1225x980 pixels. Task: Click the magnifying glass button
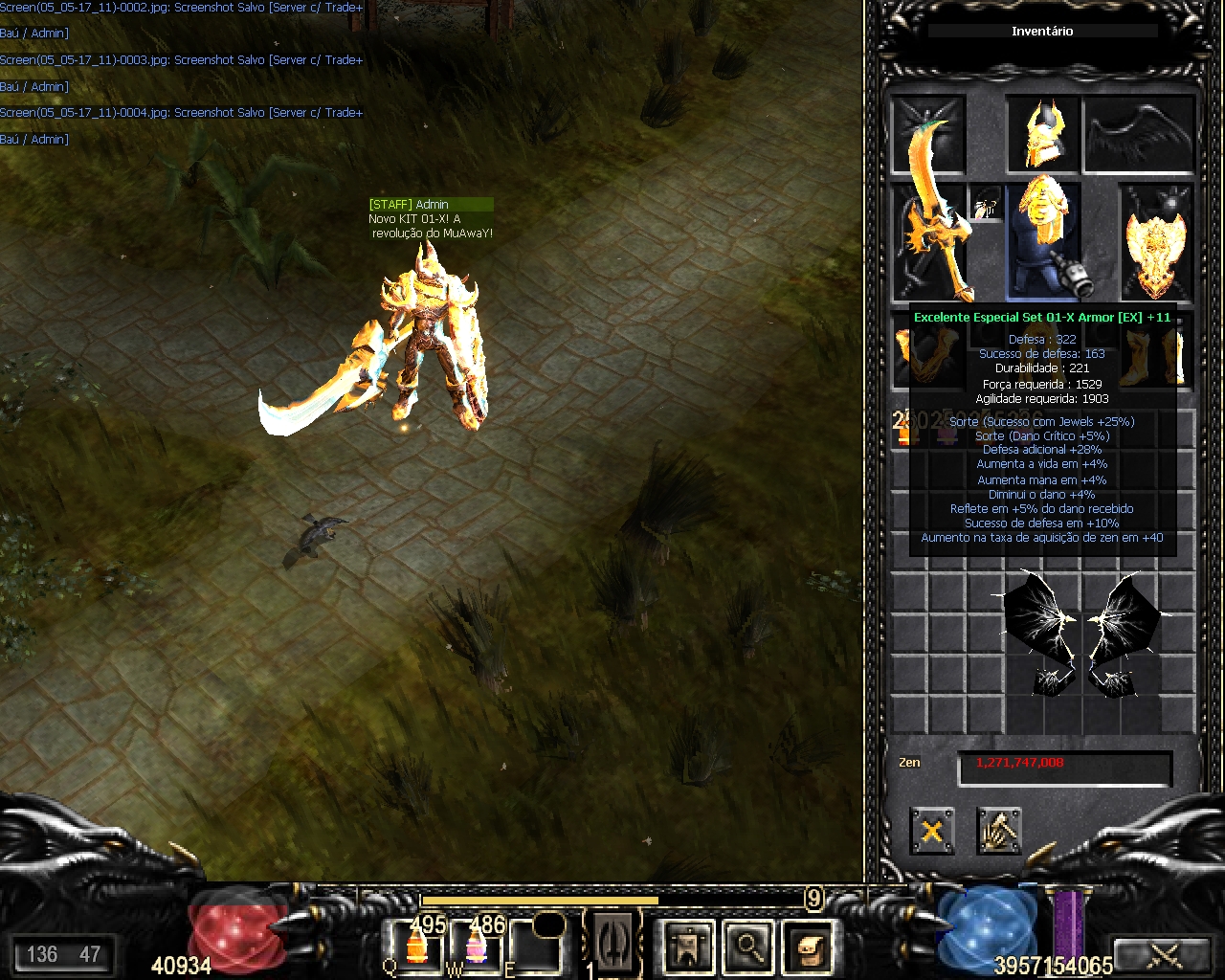point(747,947)
